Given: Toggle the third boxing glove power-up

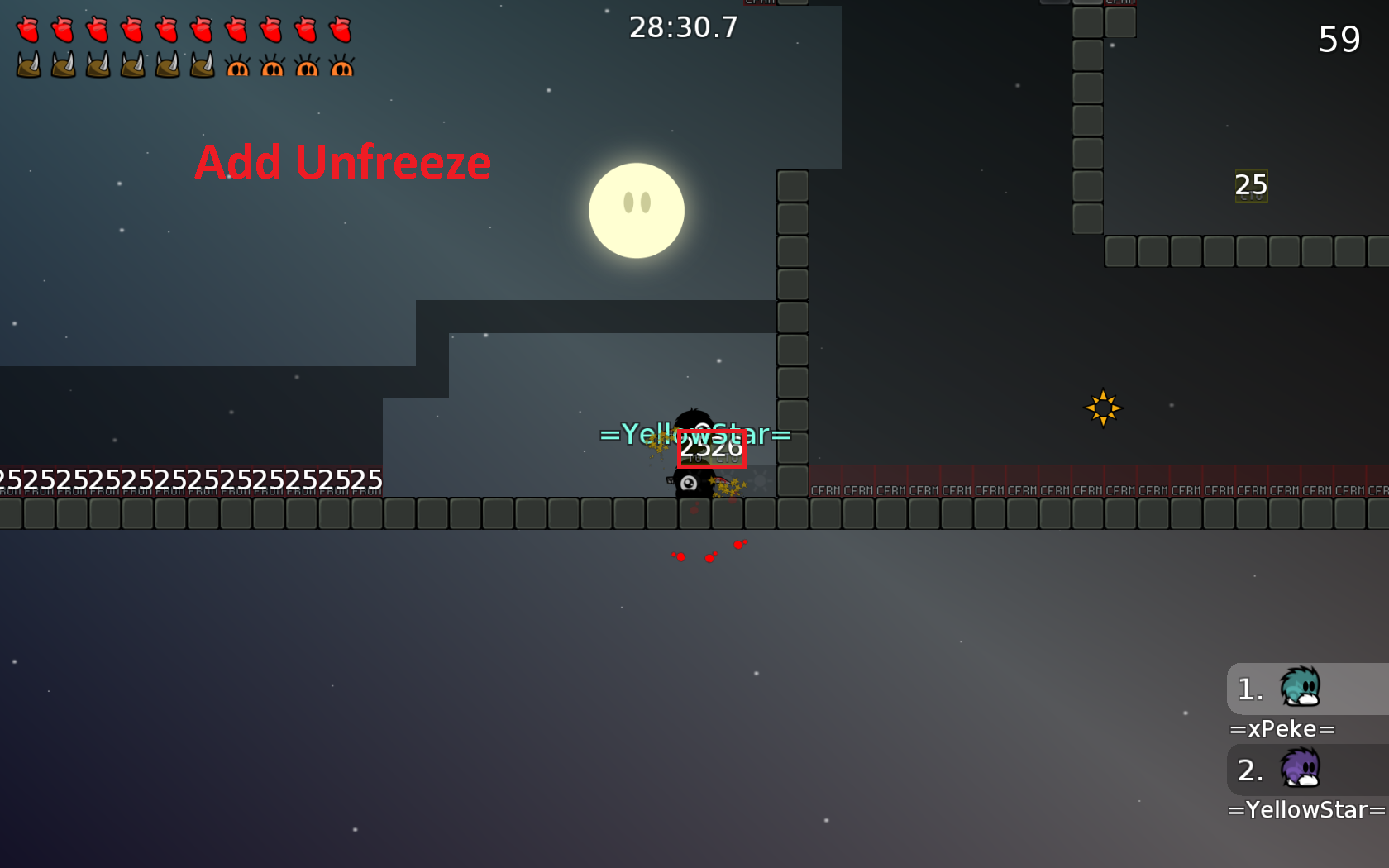Looking at the screenshot, I should [x=97, y=27].
